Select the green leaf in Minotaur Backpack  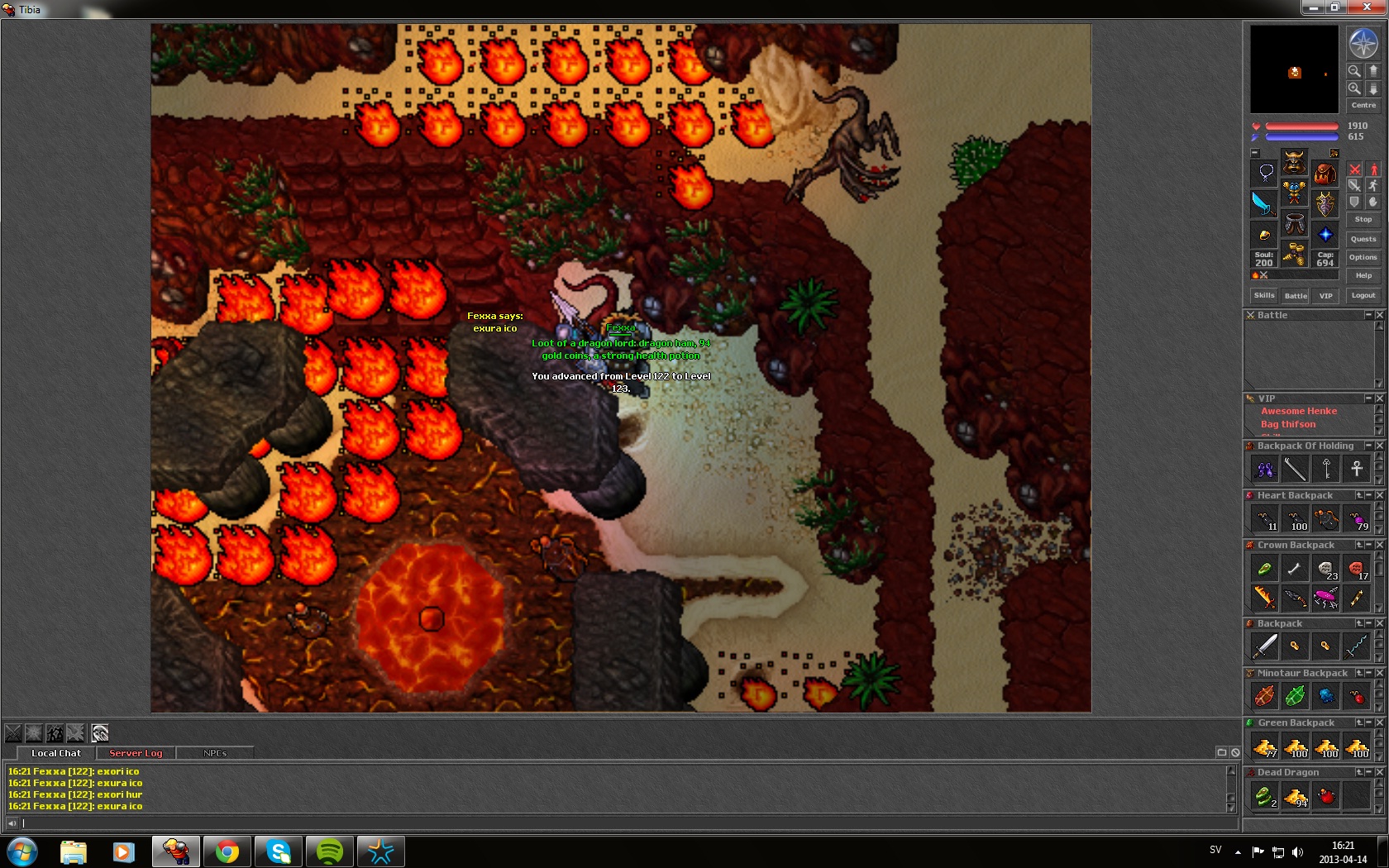[x=1295, y=696]
